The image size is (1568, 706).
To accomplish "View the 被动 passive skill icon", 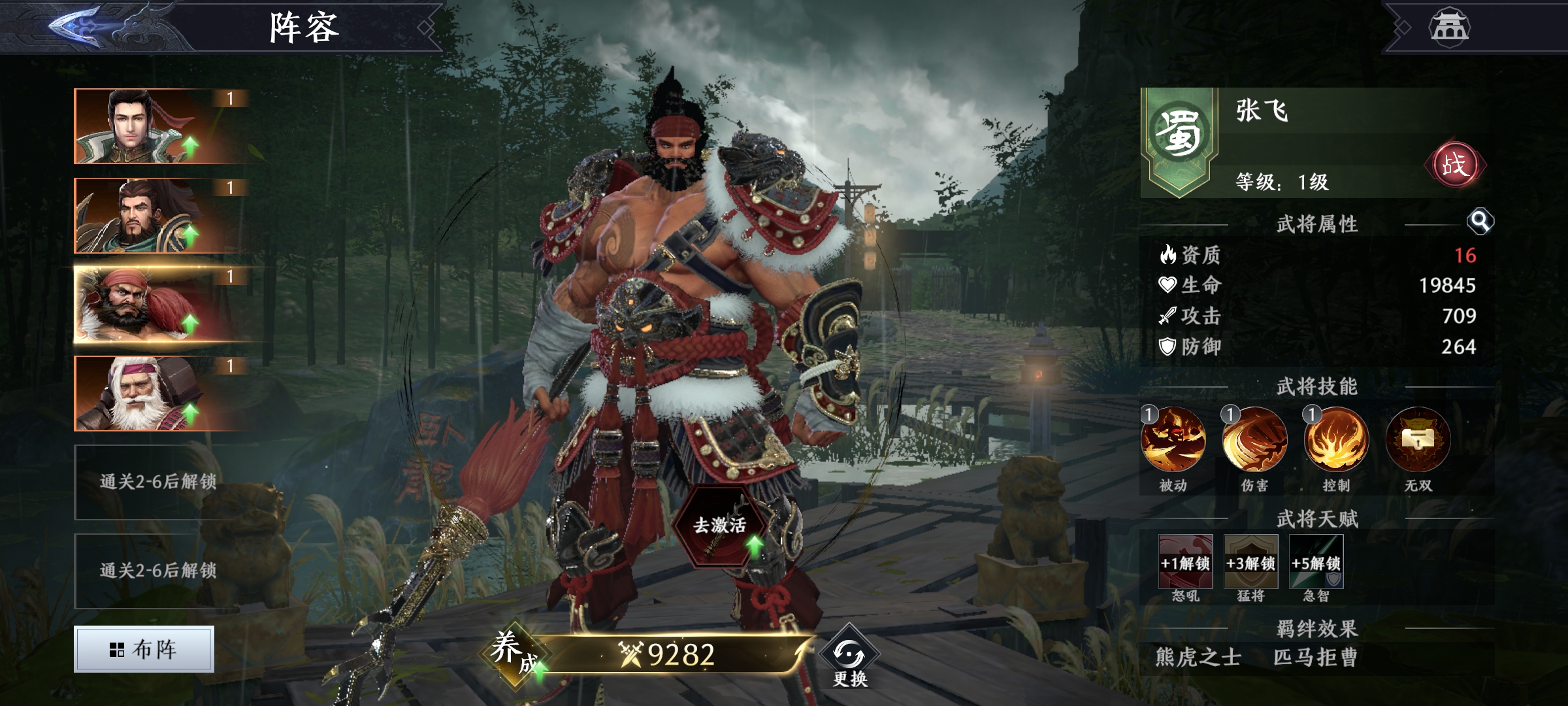I will (1173, 439).
